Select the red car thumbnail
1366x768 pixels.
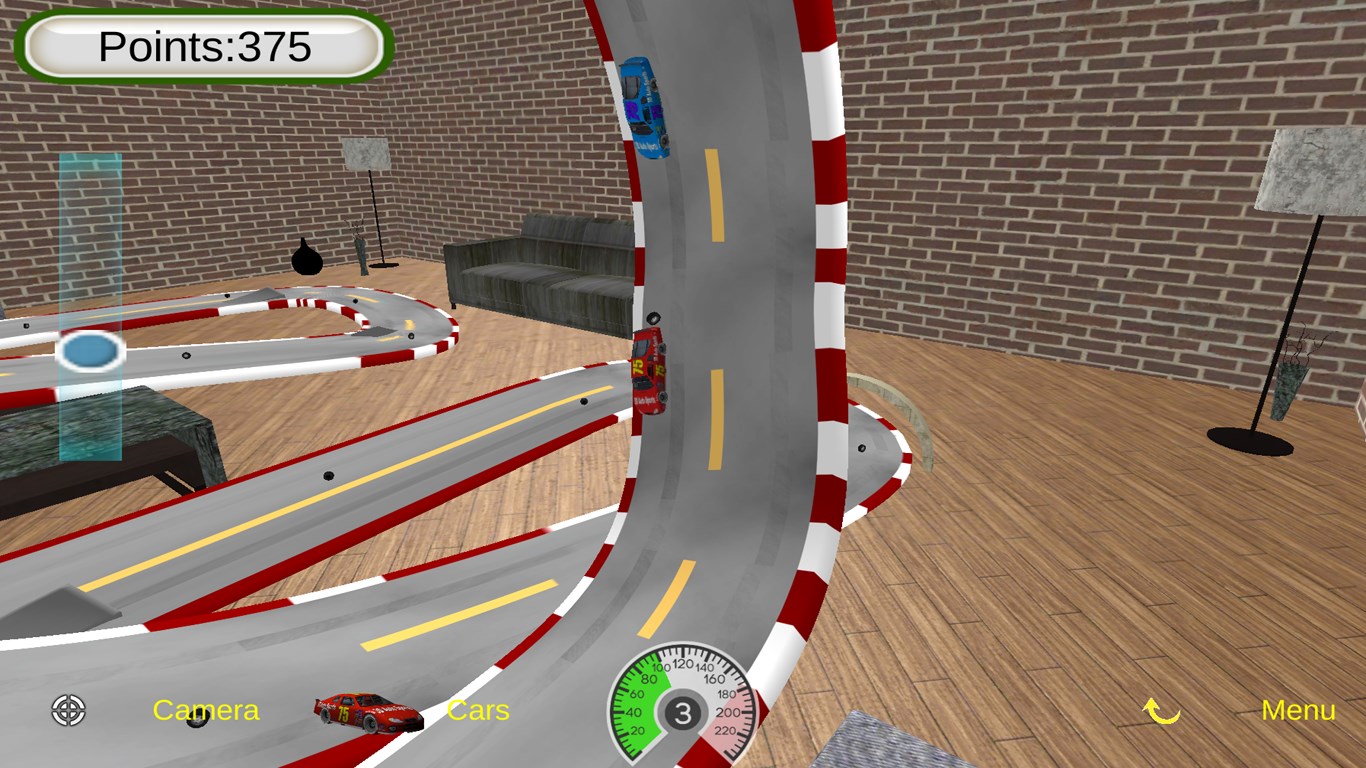pyautogui.click(x=367, y=712)
